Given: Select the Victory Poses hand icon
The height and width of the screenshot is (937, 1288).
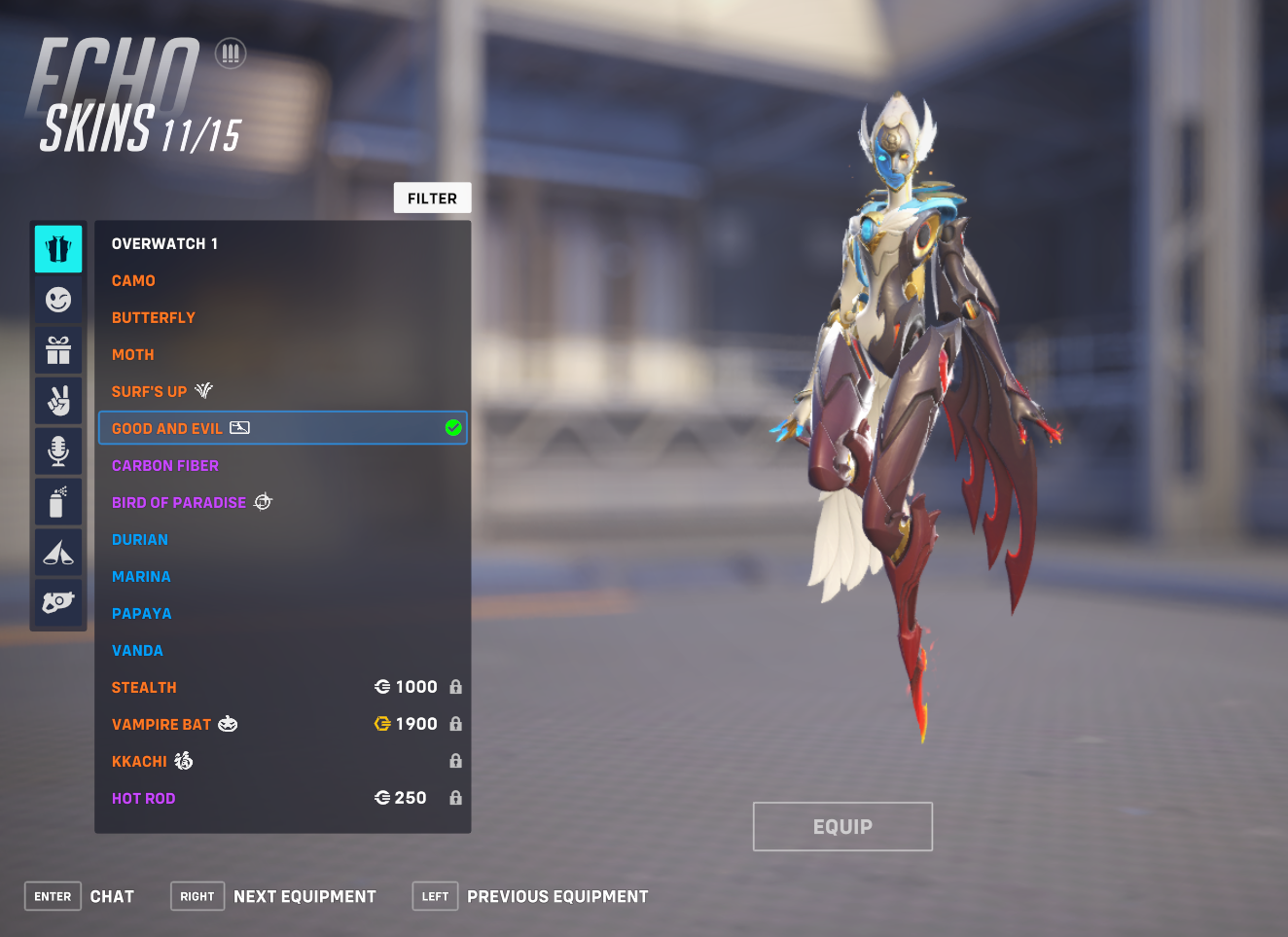Looking at the screenshot, I should pyautogui.click(x=57, y=400).
